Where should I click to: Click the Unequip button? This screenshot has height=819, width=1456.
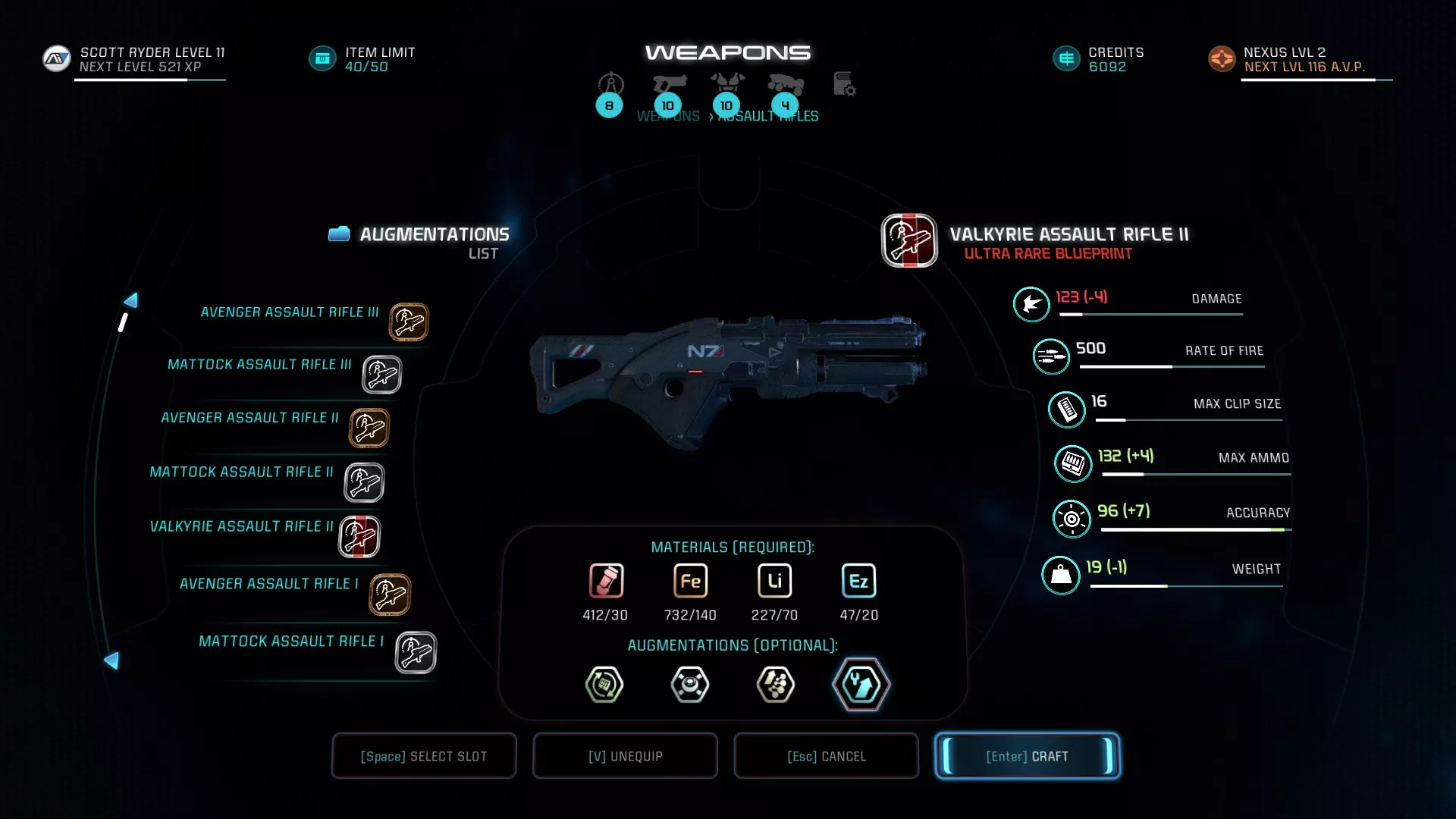pyautogui.click(x=624, y=755)
